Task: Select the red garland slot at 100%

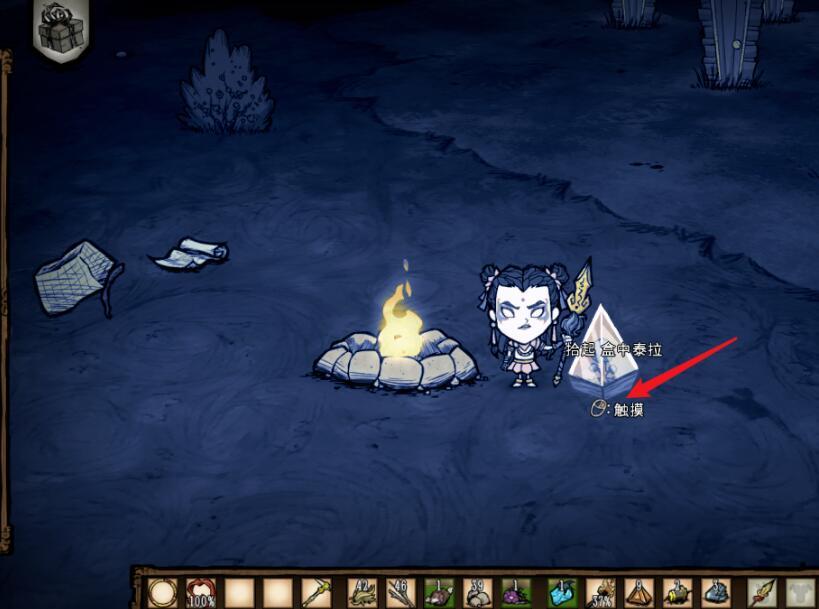Action: [x=201, y=592]
